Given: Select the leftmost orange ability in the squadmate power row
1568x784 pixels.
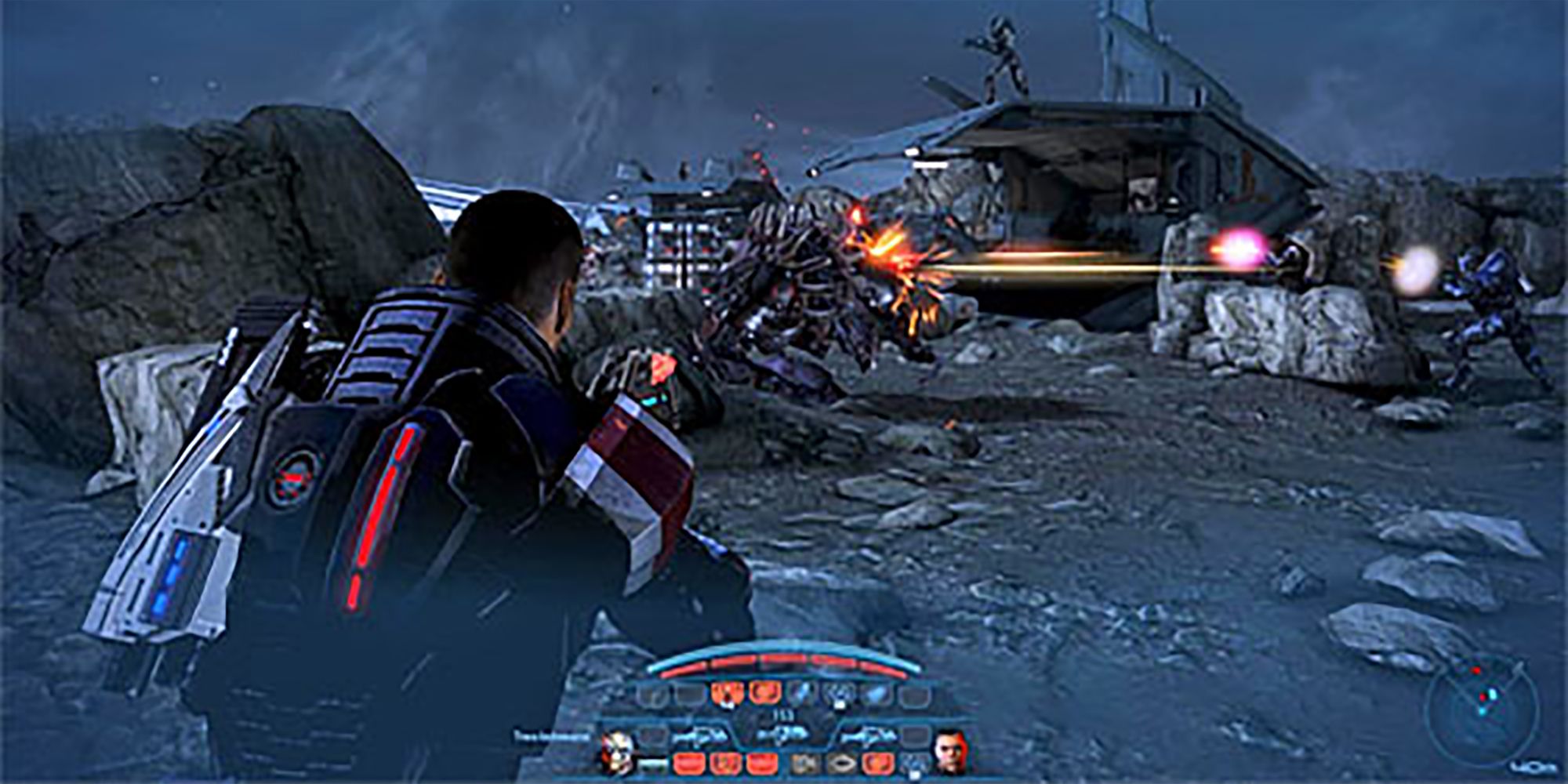Looking at the screenshot, I should [689, 761].
